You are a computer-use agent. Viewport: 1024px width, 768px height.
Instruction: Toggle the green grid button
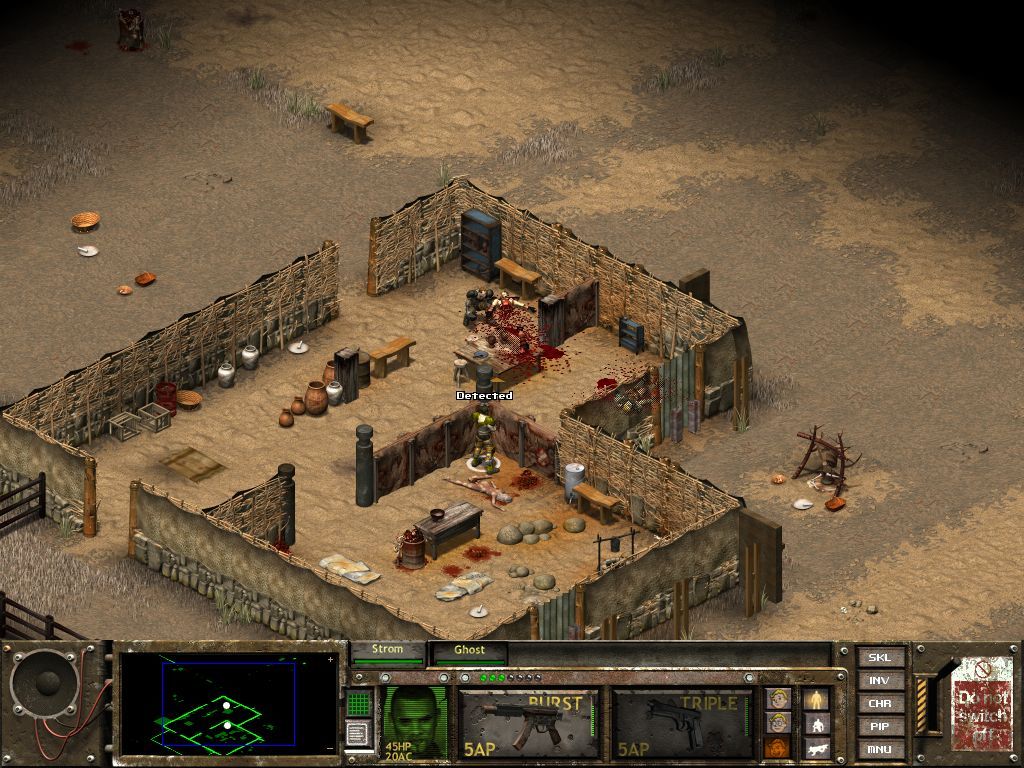click(359, 702)
